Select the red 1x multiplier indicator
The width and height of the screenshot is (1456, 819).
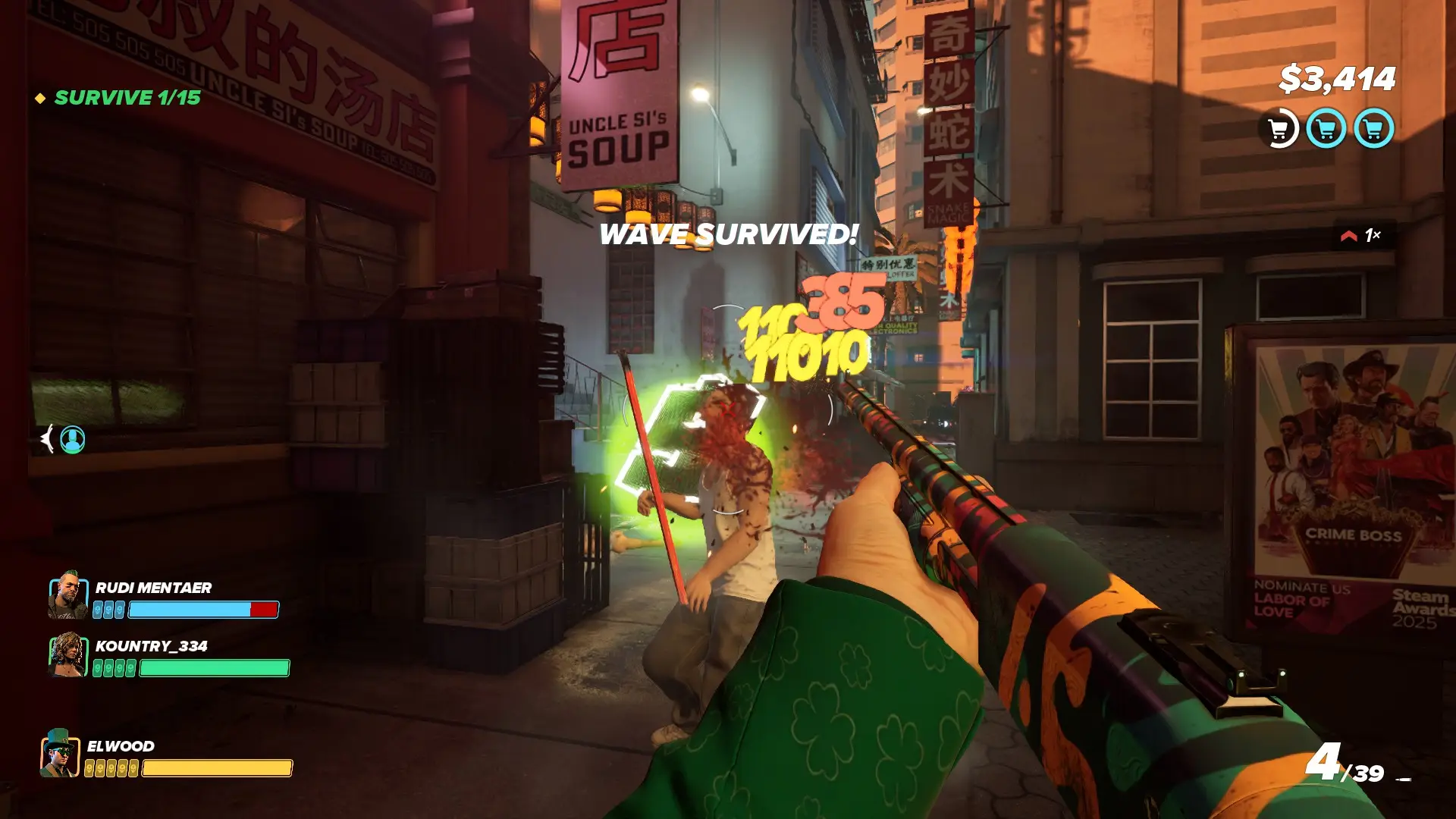(x=1362, y=236)
